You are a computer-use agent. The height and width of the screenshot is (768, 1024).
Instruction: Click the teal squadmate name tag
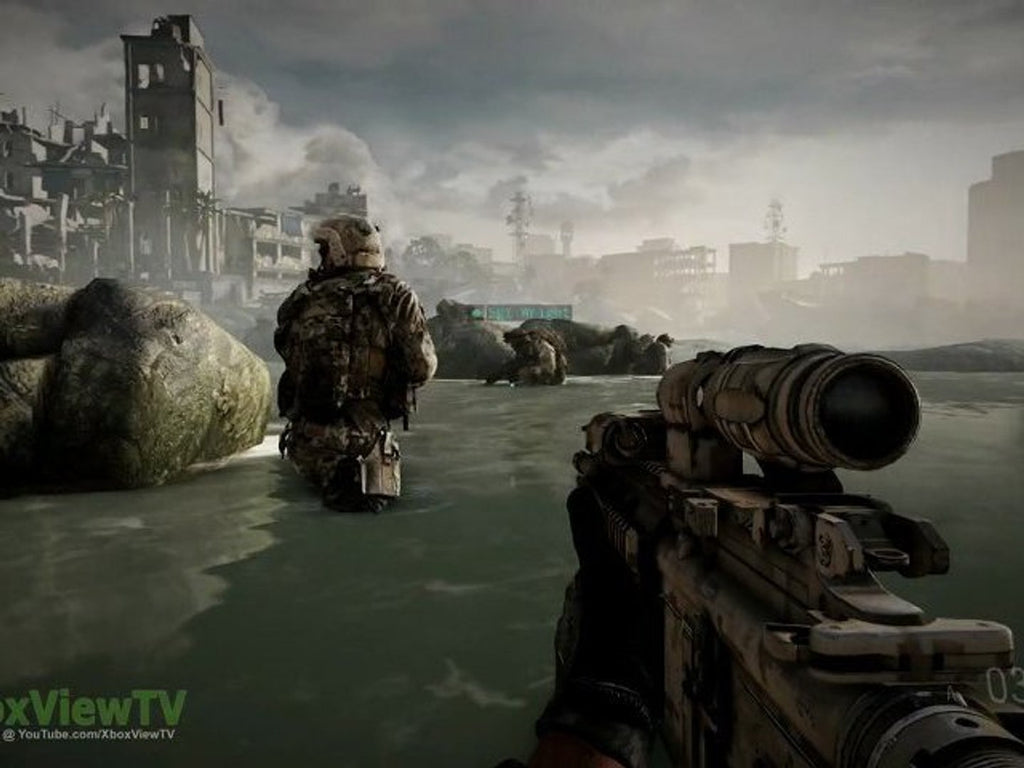pyautogui.click(x=520, y=312)
